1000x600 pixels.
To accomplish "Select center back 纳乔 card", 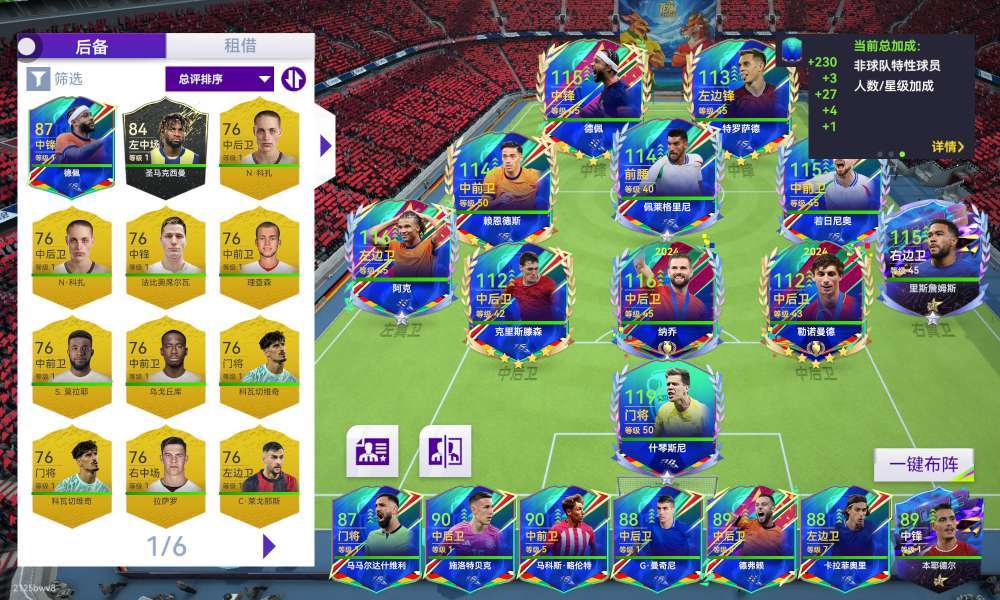I will pos(667,294).
